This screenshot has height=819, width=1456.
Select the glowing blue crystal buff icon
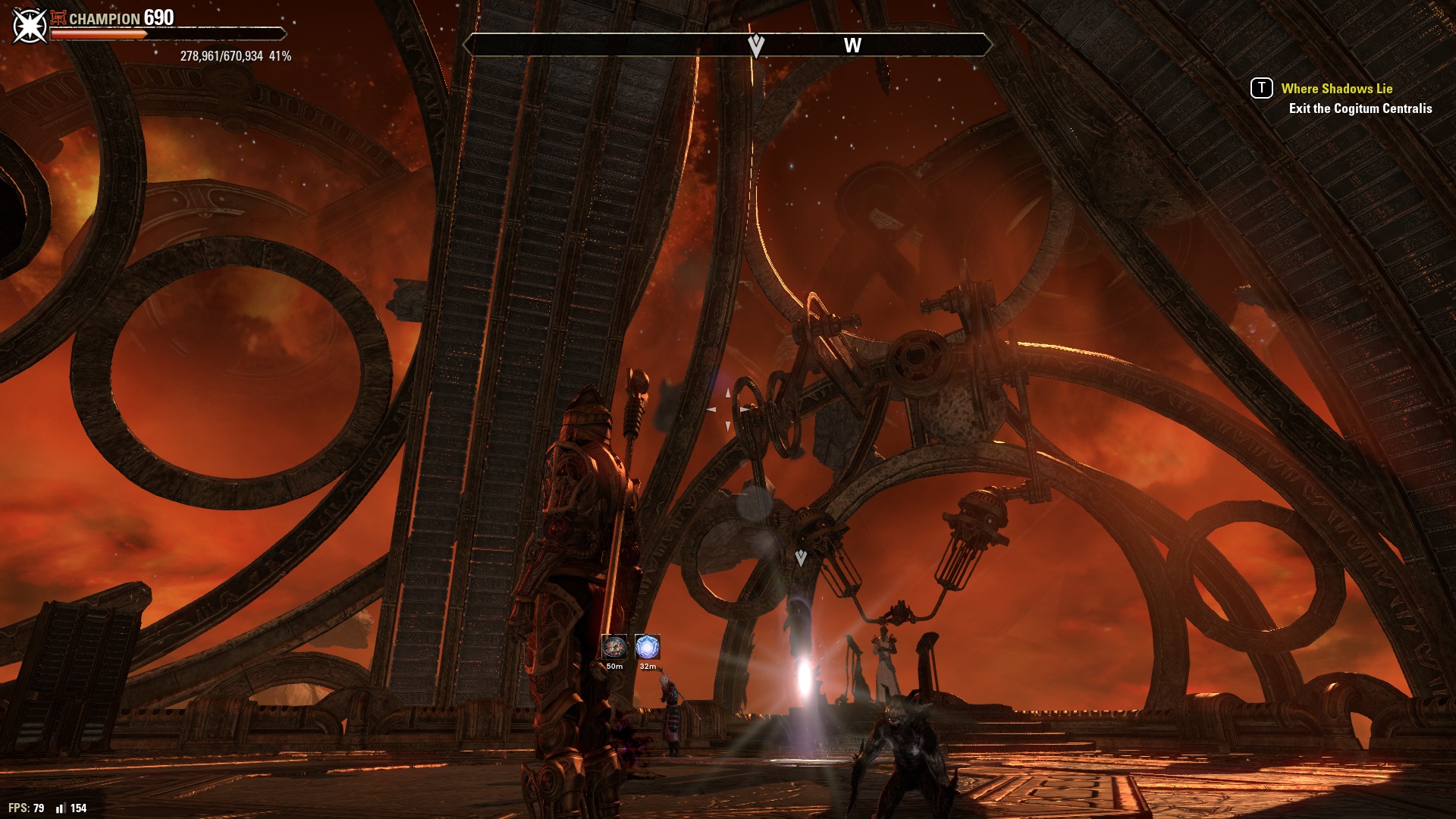point(647,648)
